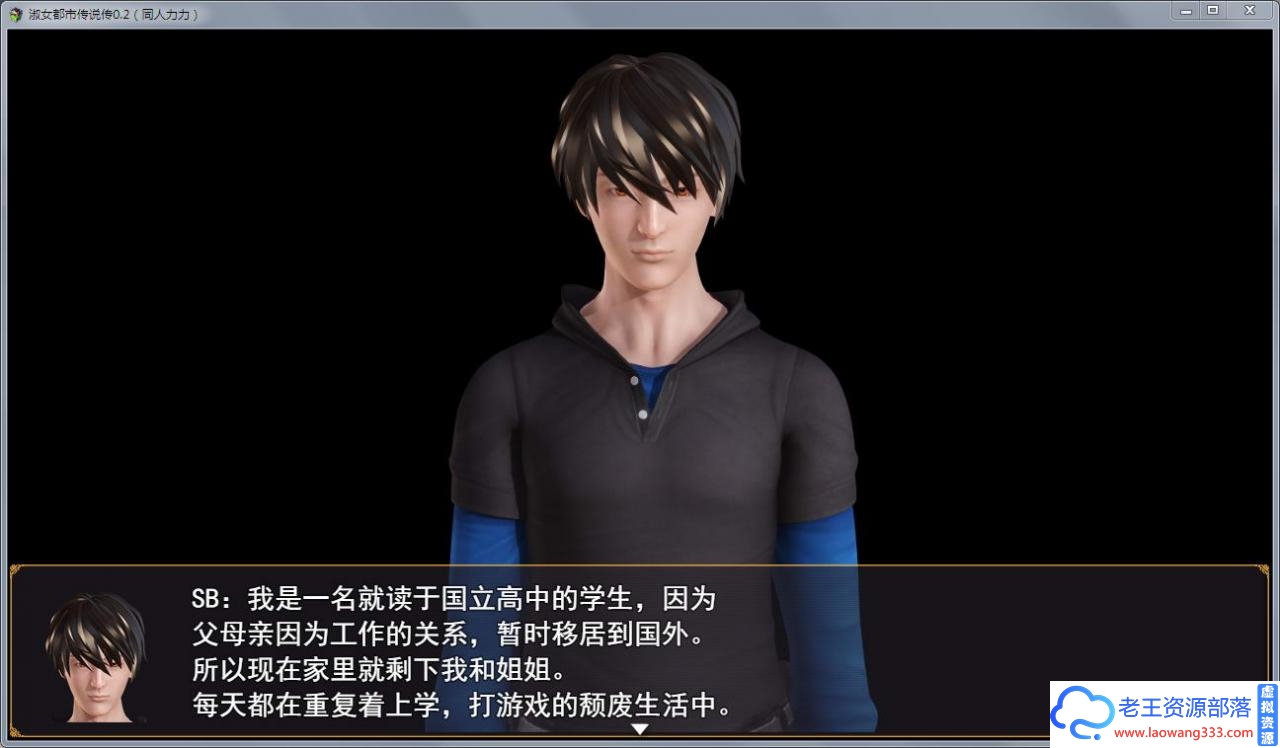Click the game's application icon in title bar
Image resolution: width=1280 pixels, height=748 pixels.
click(x=14, y=14)
